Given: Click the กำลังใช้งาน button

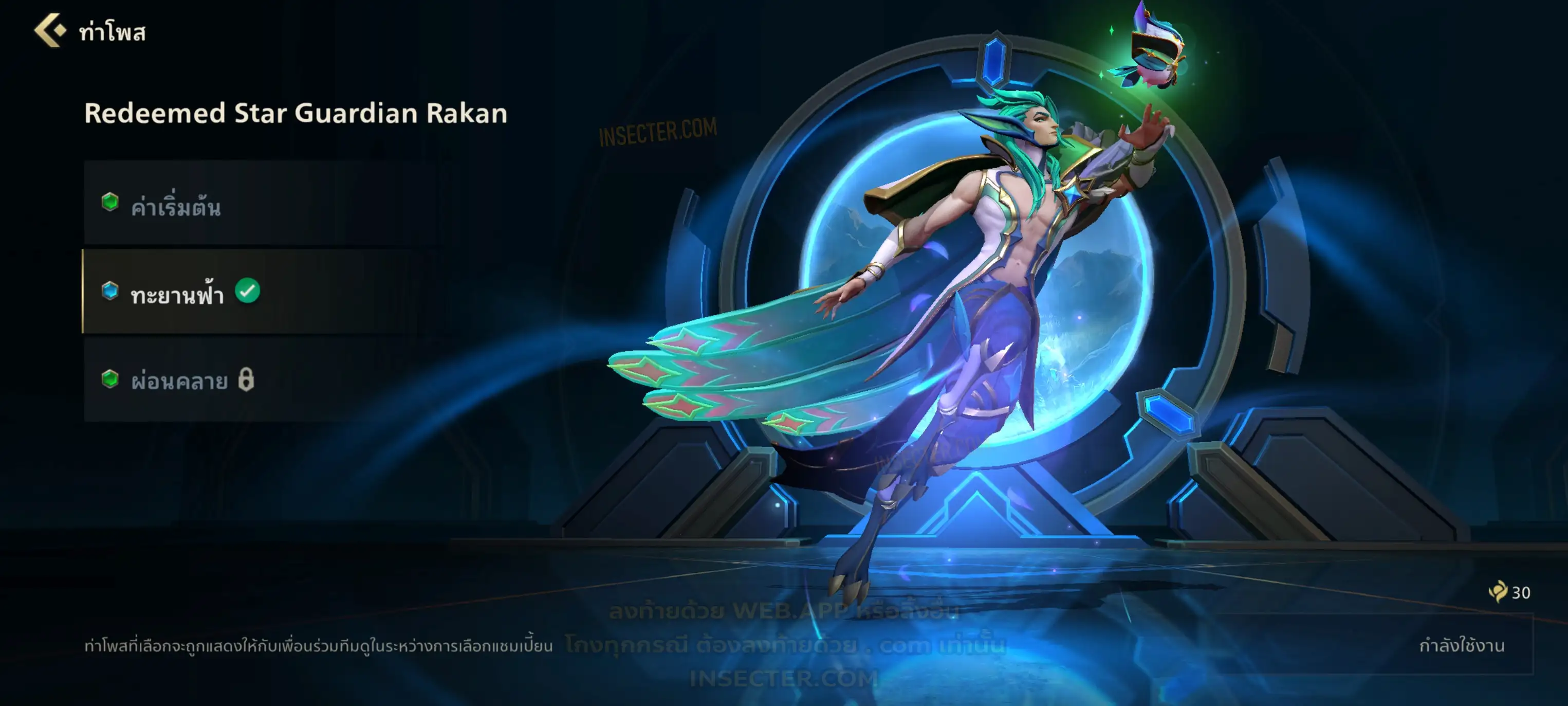Looking at the screenshot, I should pos(1461,645).
